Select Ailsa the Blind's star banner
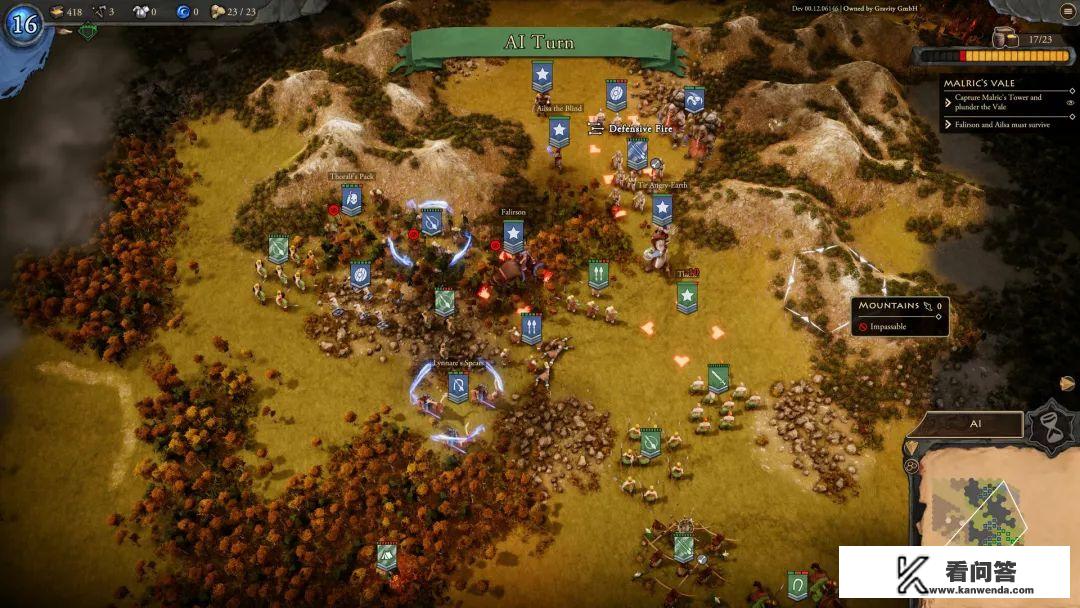Screen dimensions: 1080x608 (559, 130)
